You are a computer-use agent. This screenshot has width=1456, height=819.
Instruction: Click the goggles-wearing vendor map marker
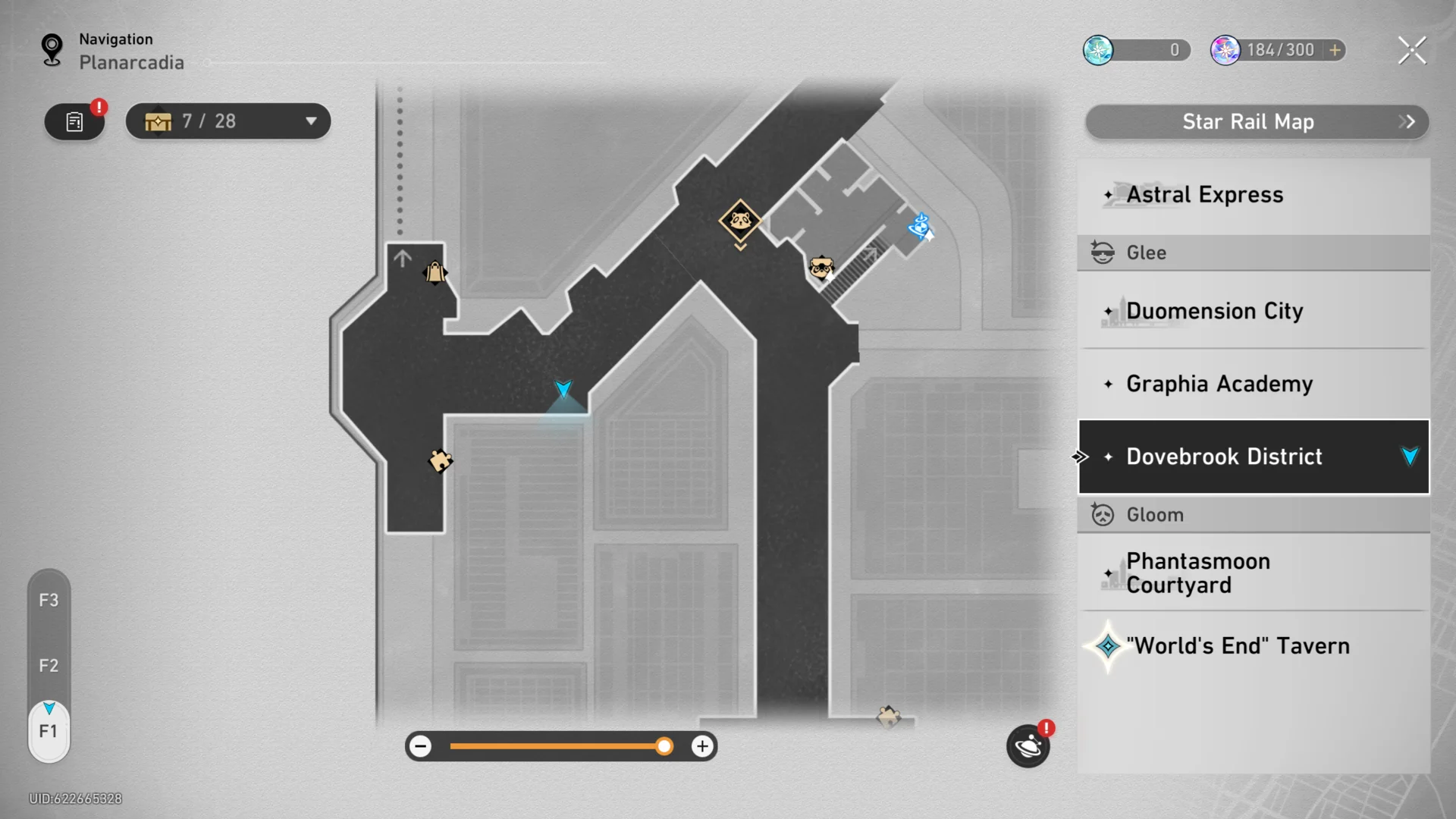pos(821,267)
